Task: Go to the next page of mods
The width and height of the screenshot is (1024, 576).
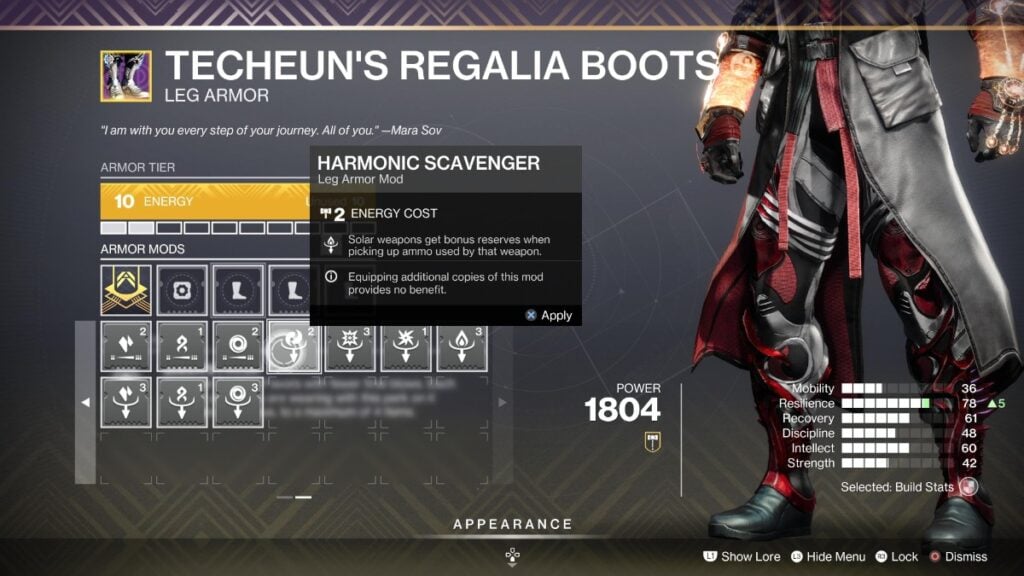Action: [x=502, y=402]
